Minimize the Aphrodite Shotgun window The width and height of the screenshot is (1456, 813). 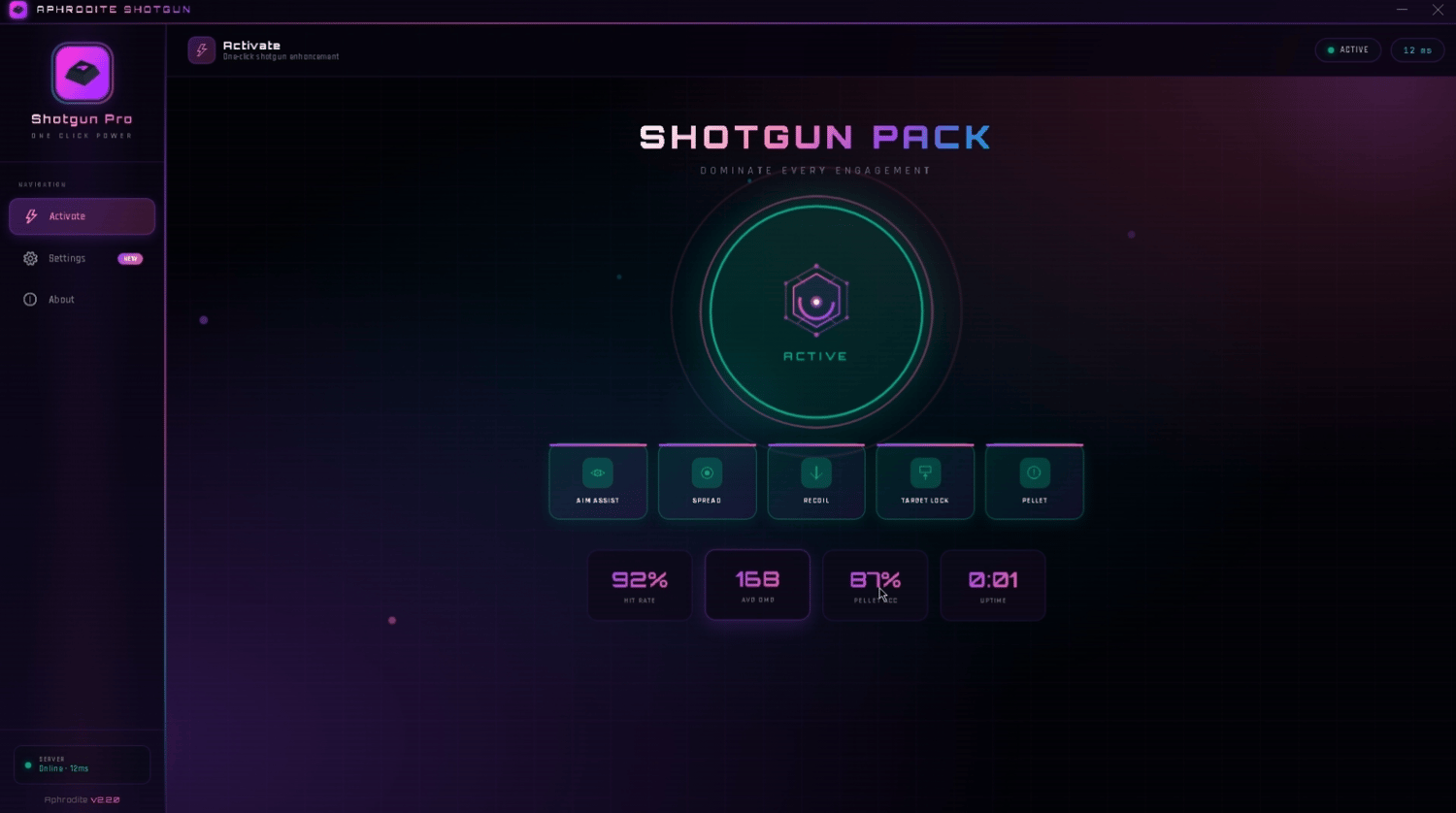1402,10
